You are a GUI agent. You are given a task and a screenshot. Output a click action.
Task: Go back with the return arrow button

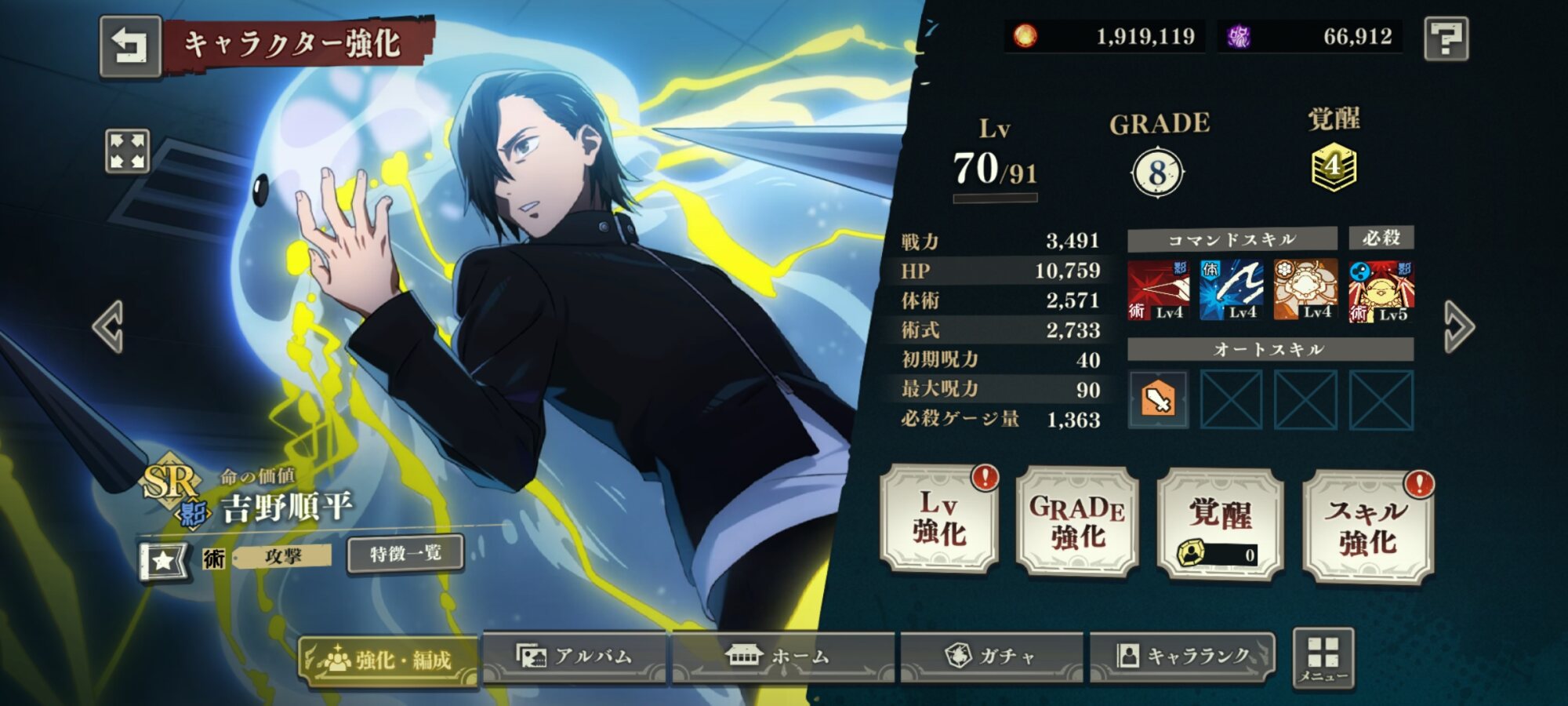pos(130,46)
